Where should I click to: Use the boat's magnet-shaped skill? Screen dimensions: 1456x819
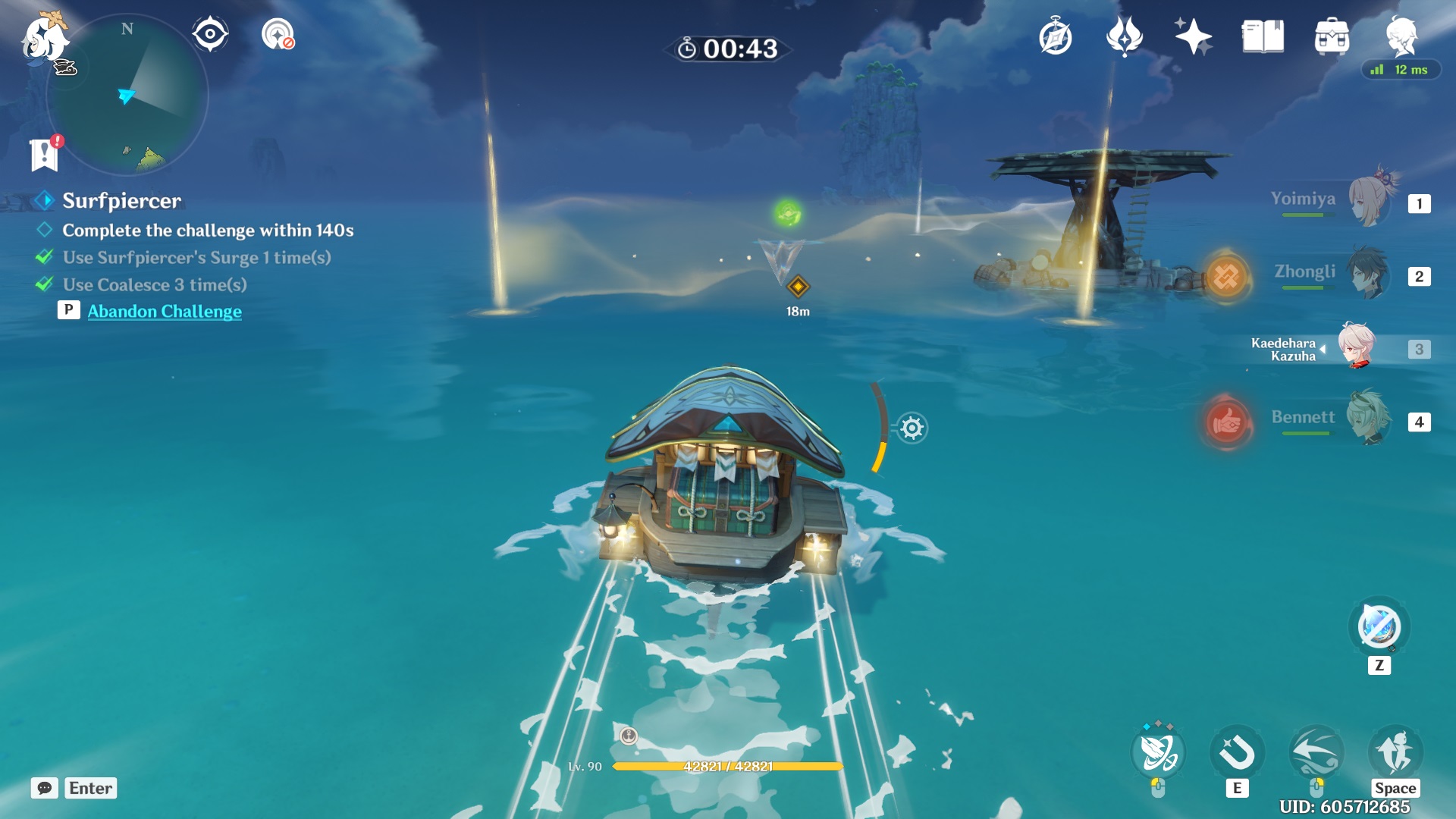1237,754
